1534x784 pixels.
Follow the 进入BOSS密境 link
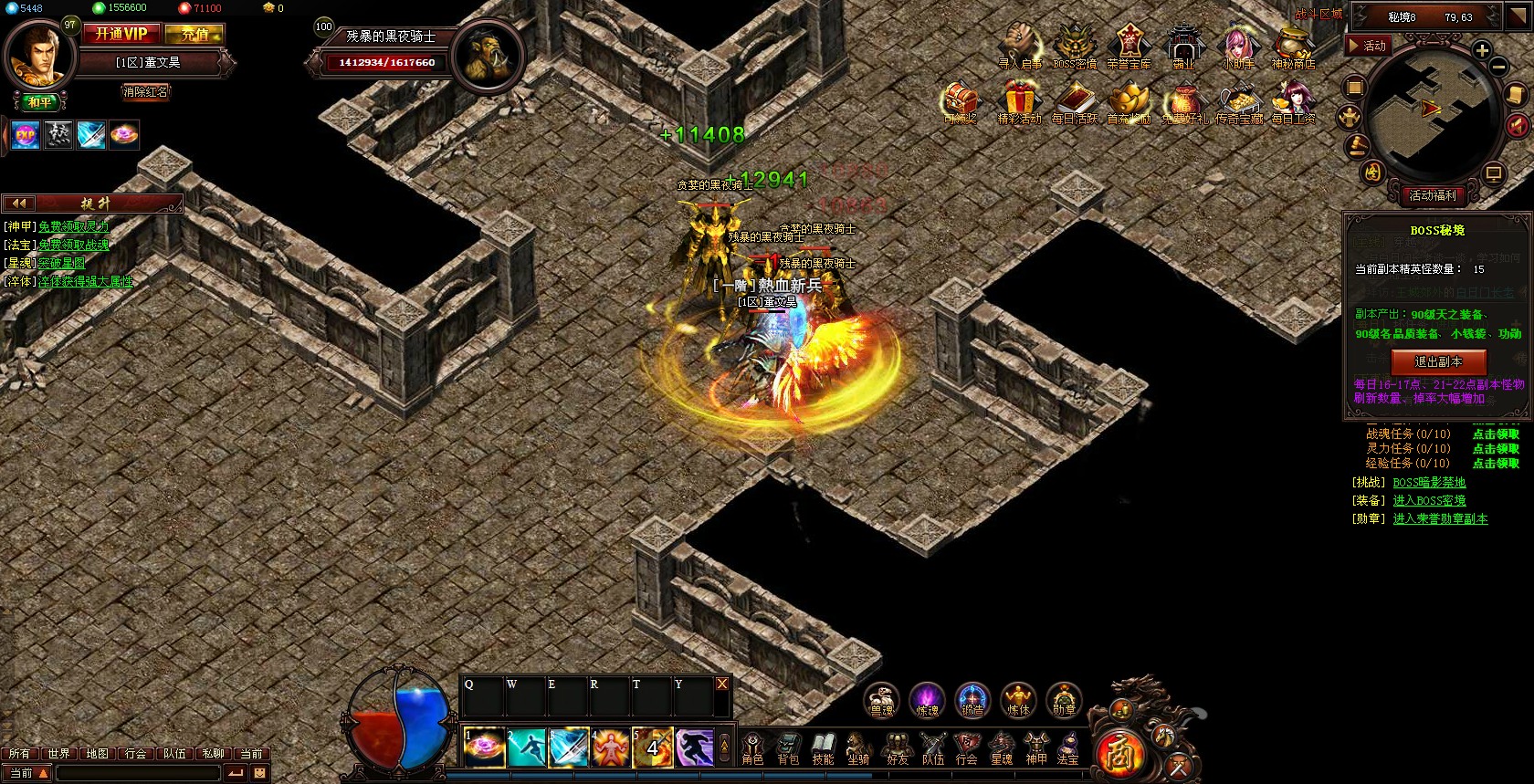point(1429,500)
